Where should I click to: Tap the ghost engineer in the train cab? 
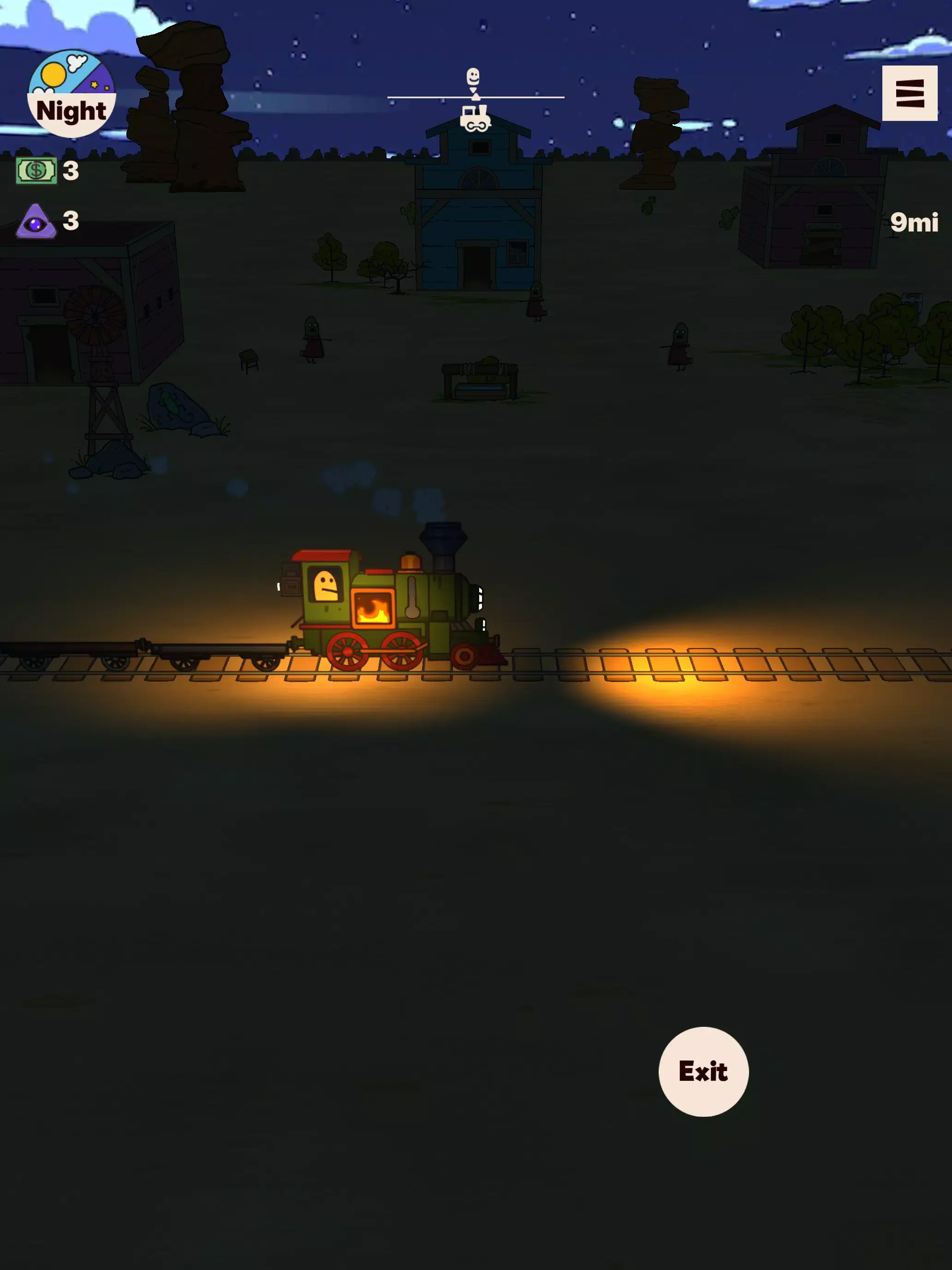327,586
